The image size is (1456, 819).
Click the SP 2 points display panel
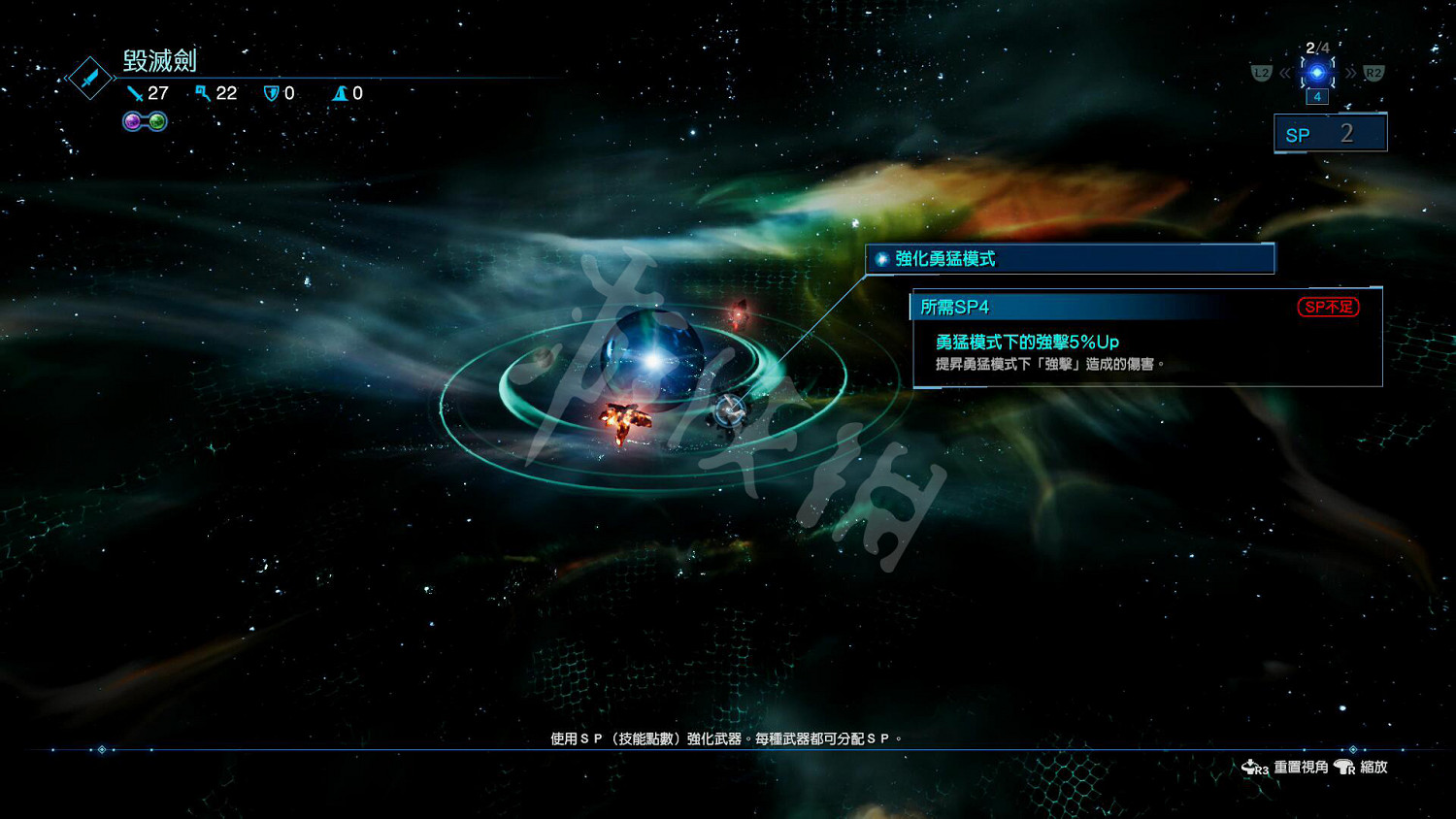click(x=1329, y=133)
